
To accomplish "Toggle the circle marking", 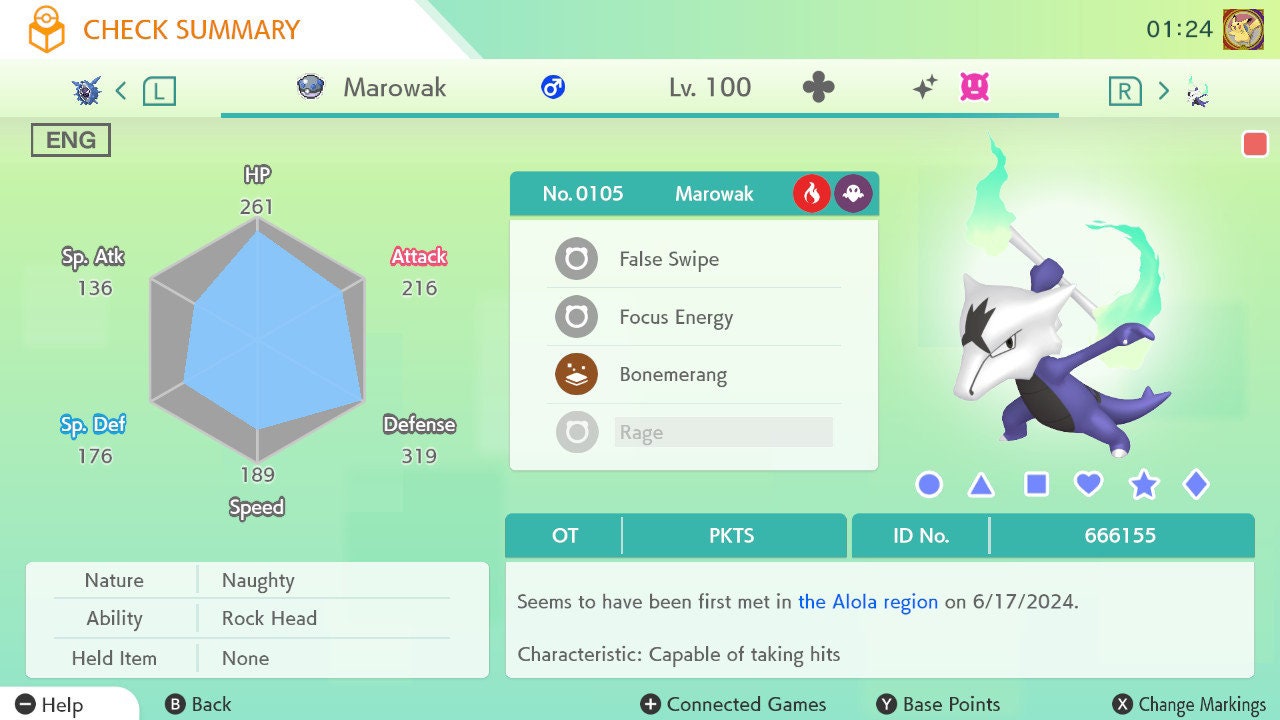I will coord(929,485).
